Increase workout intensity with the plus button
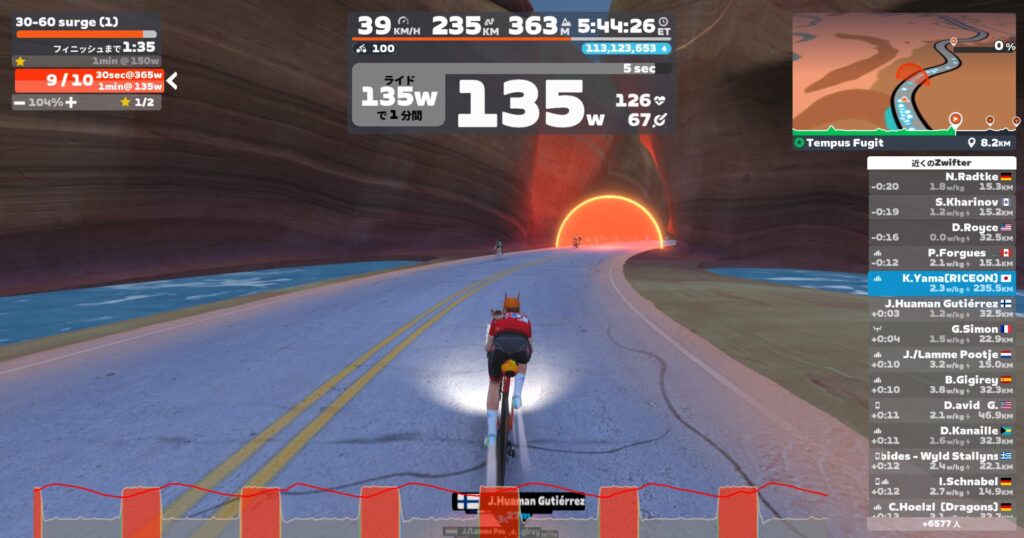The width and height of the screenshot is (1024, 538). tap(71, 102)
